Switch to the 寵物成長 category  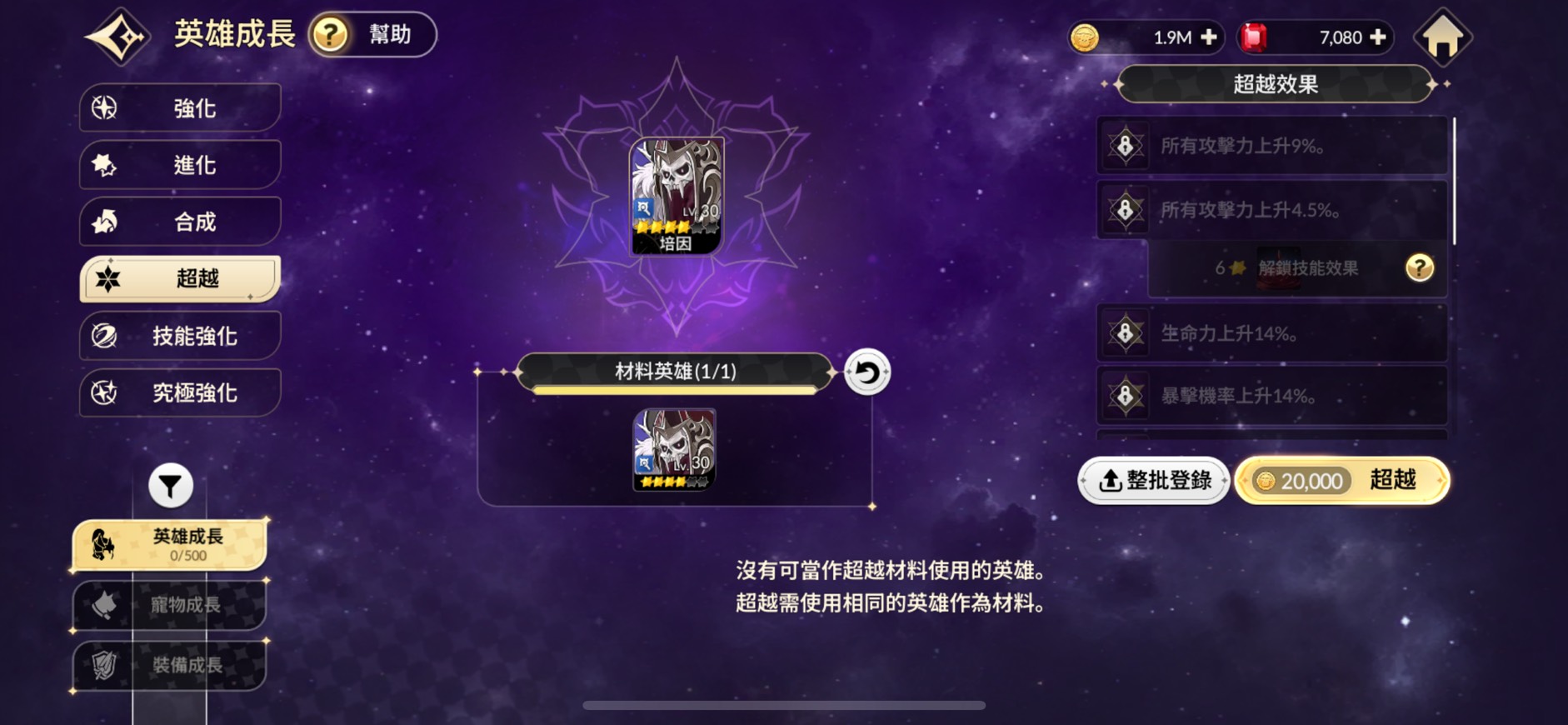pyautogui.click(x=170, y=605)
